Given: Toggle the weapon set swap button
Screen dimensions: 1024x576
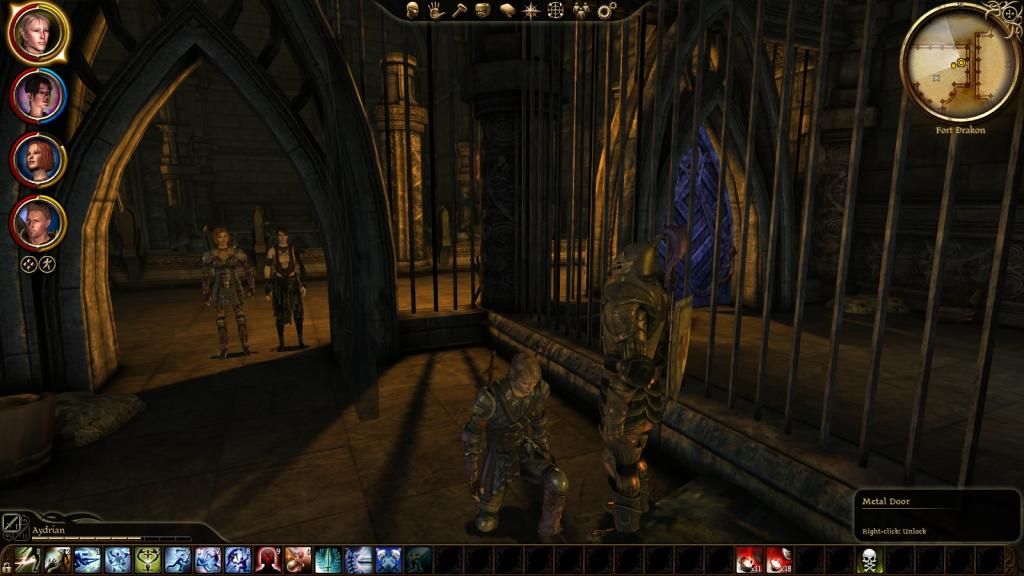Looking at the screenshot, I should click(x=11, y=523).
